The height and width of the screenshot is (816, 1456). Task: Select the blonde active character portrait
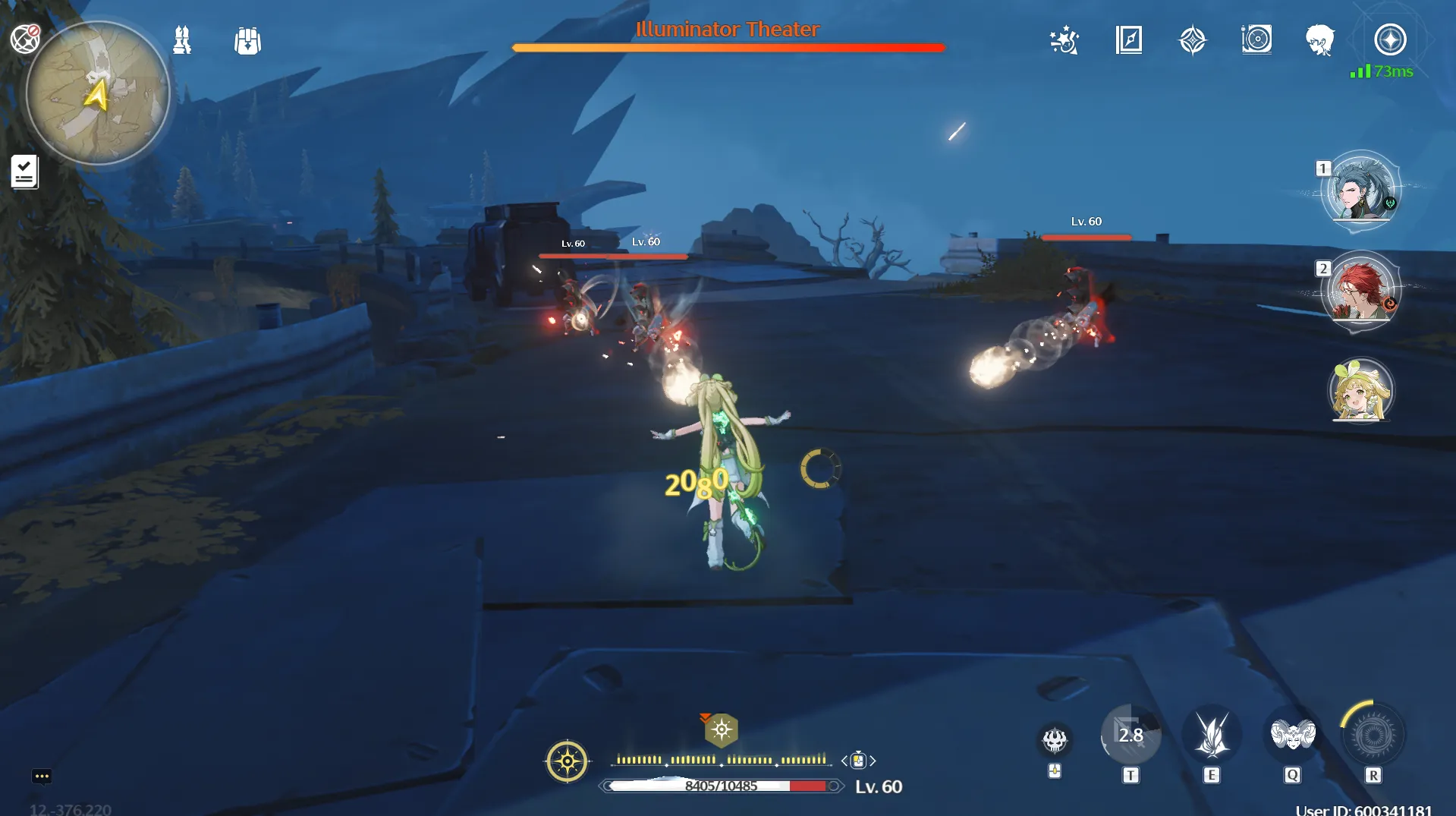1361,390
